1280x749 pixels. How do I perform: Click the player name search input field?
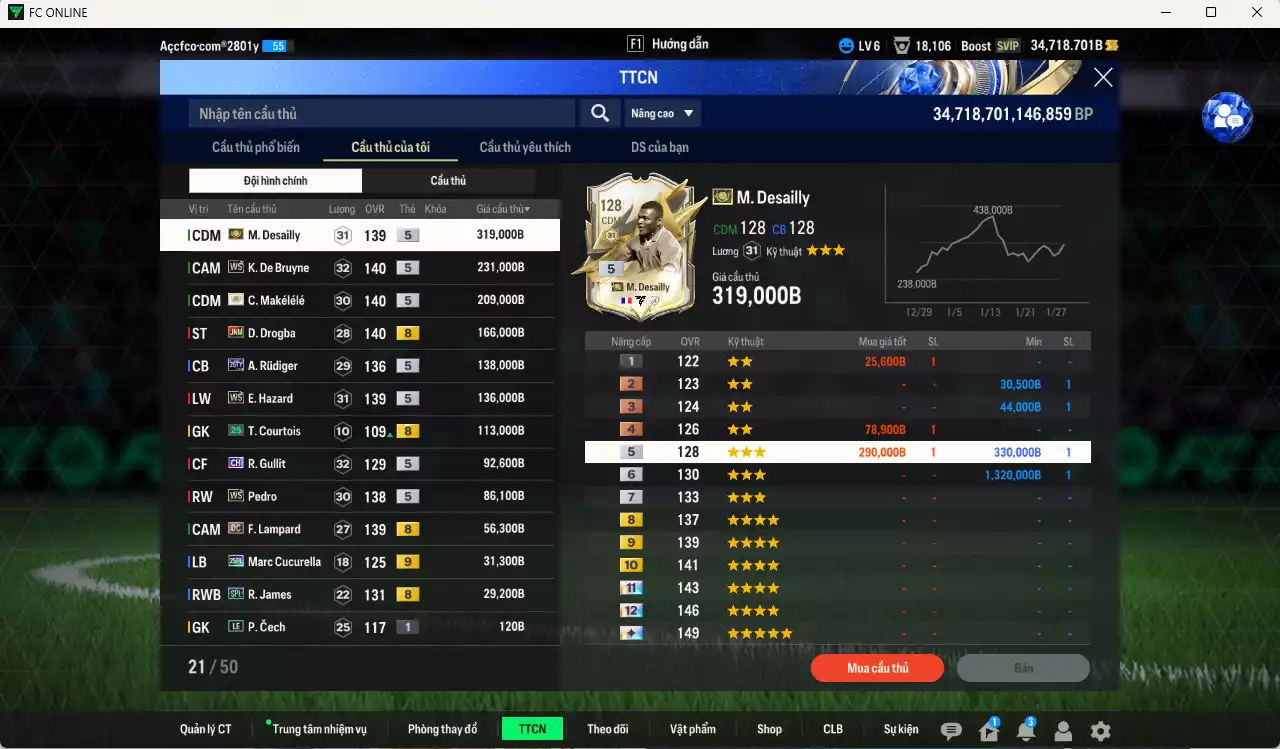pyautogui.click(x=380, y=113)
